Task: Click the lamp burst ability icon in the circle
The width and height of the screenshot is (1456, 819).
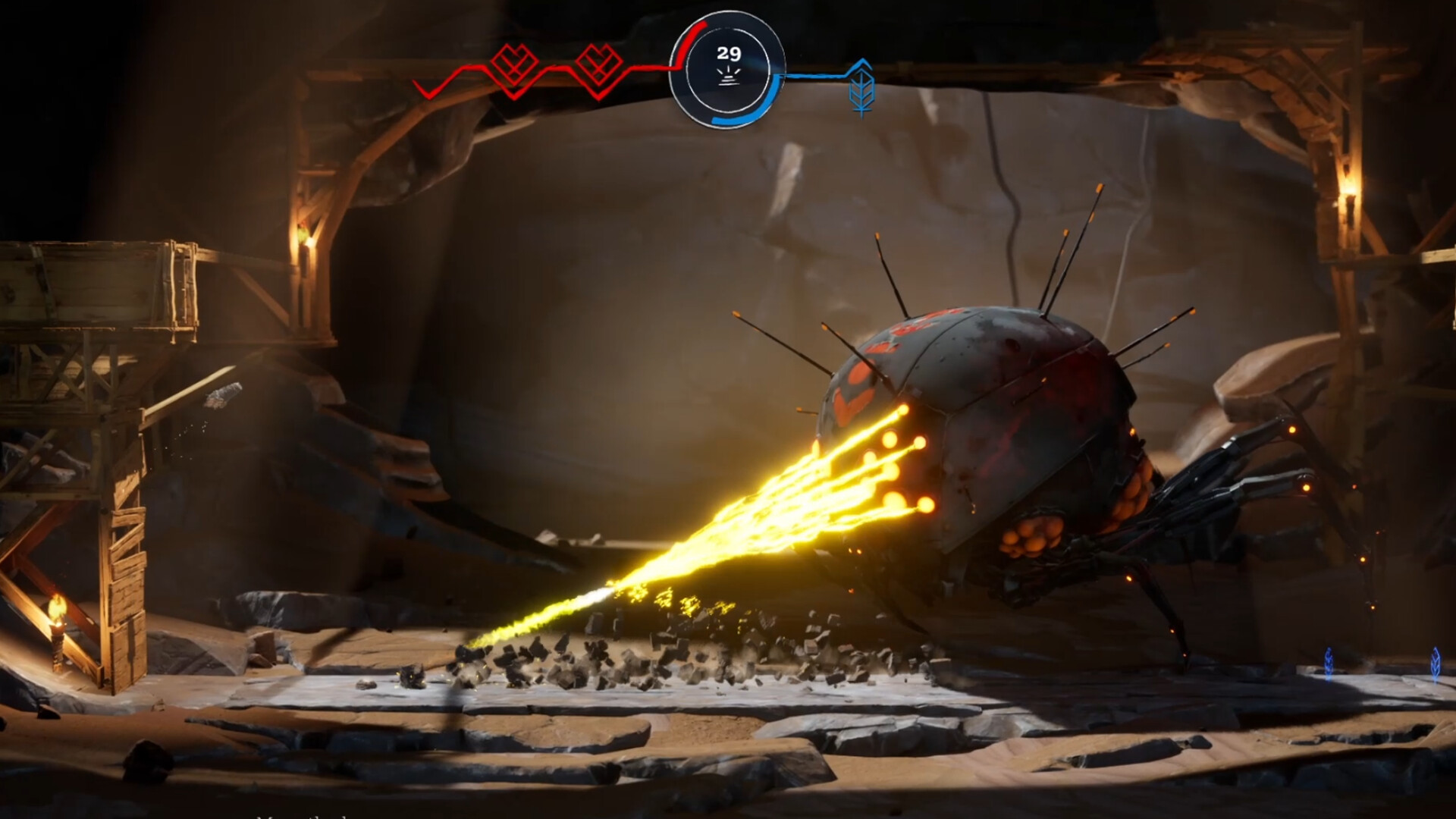Action: (x=730, y=77)
